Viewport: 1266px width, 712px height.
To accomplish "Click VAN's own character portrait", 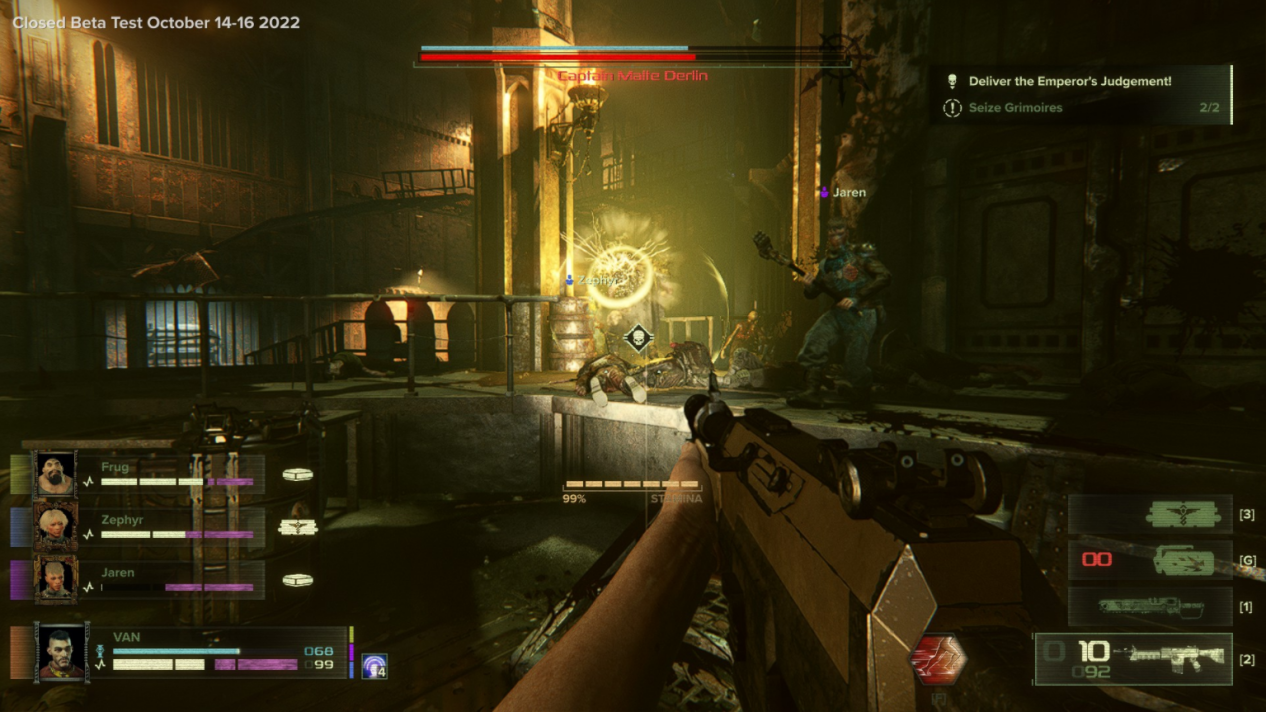I will [62, 652].
